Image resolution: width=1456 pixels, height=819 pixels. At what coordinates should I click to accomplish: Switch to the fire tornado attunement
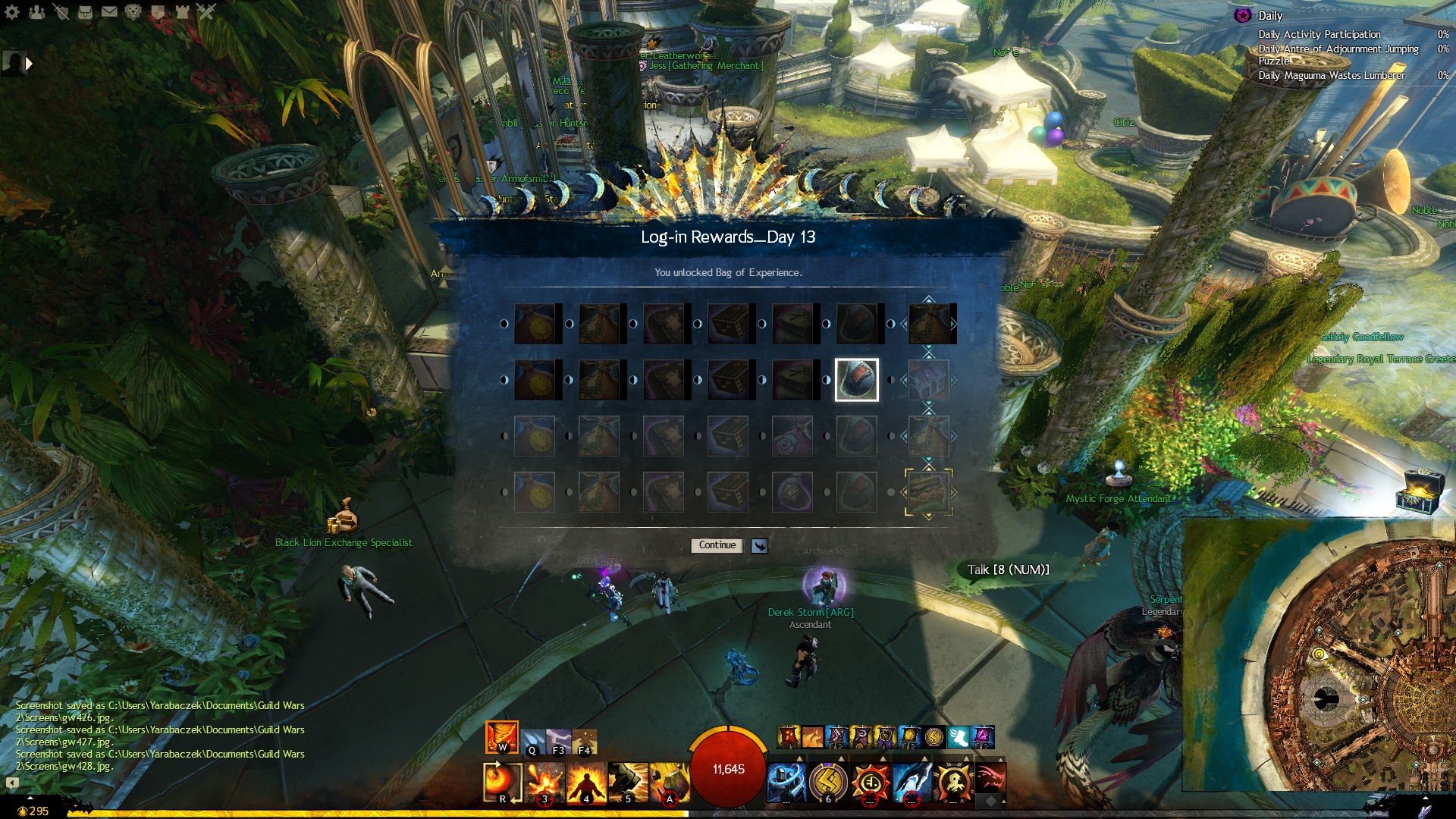pos(501,737)
